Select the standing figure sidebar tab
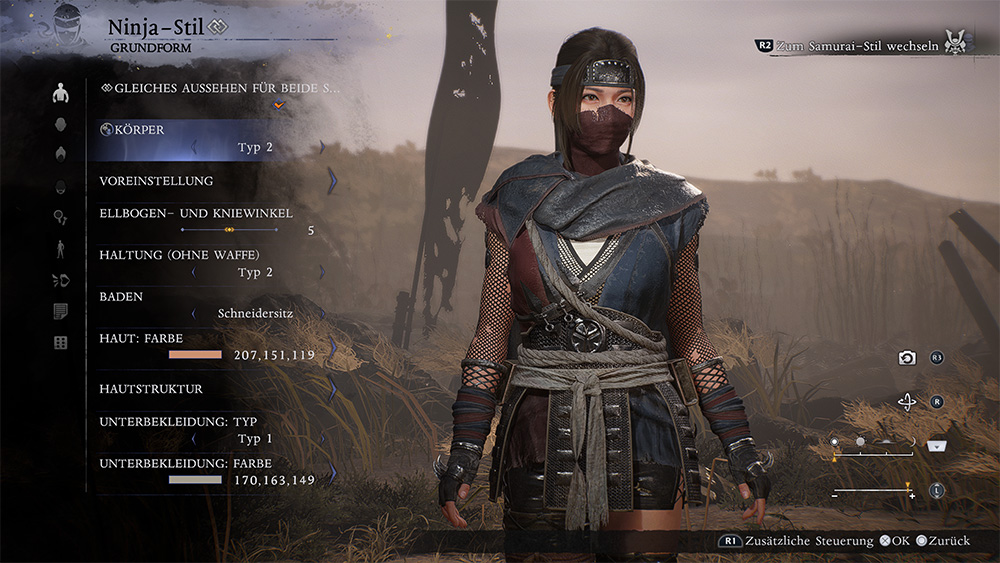 point(61,249)
